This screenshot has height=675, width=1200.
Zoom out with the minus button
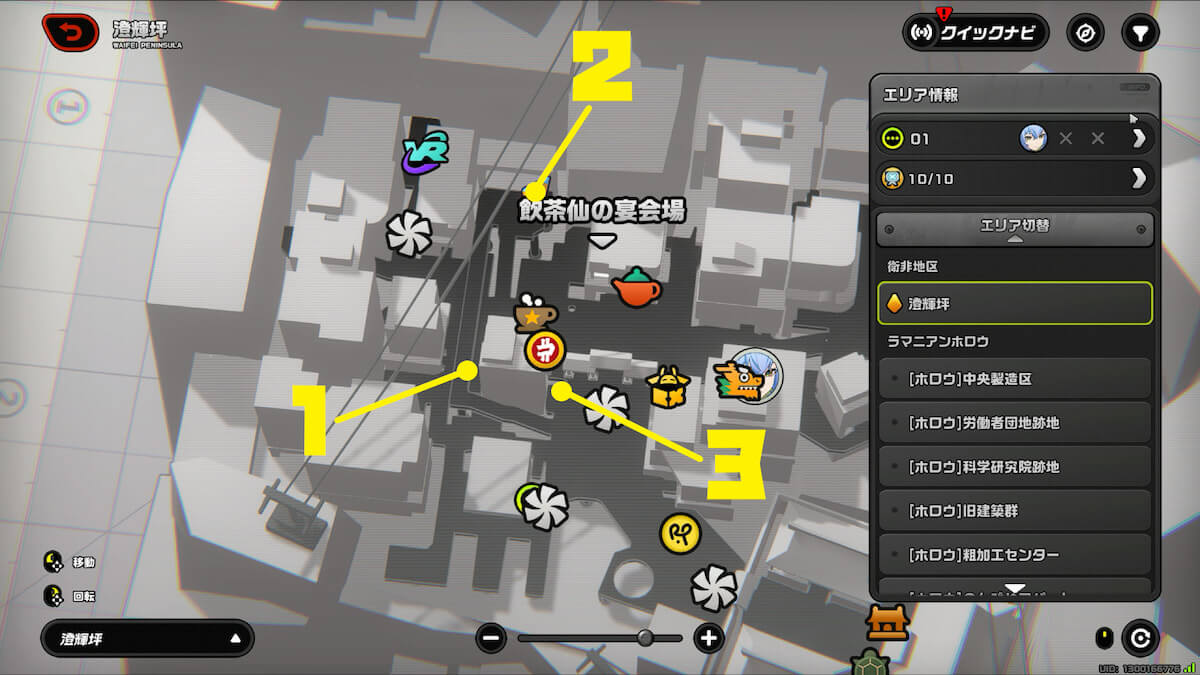491,638
